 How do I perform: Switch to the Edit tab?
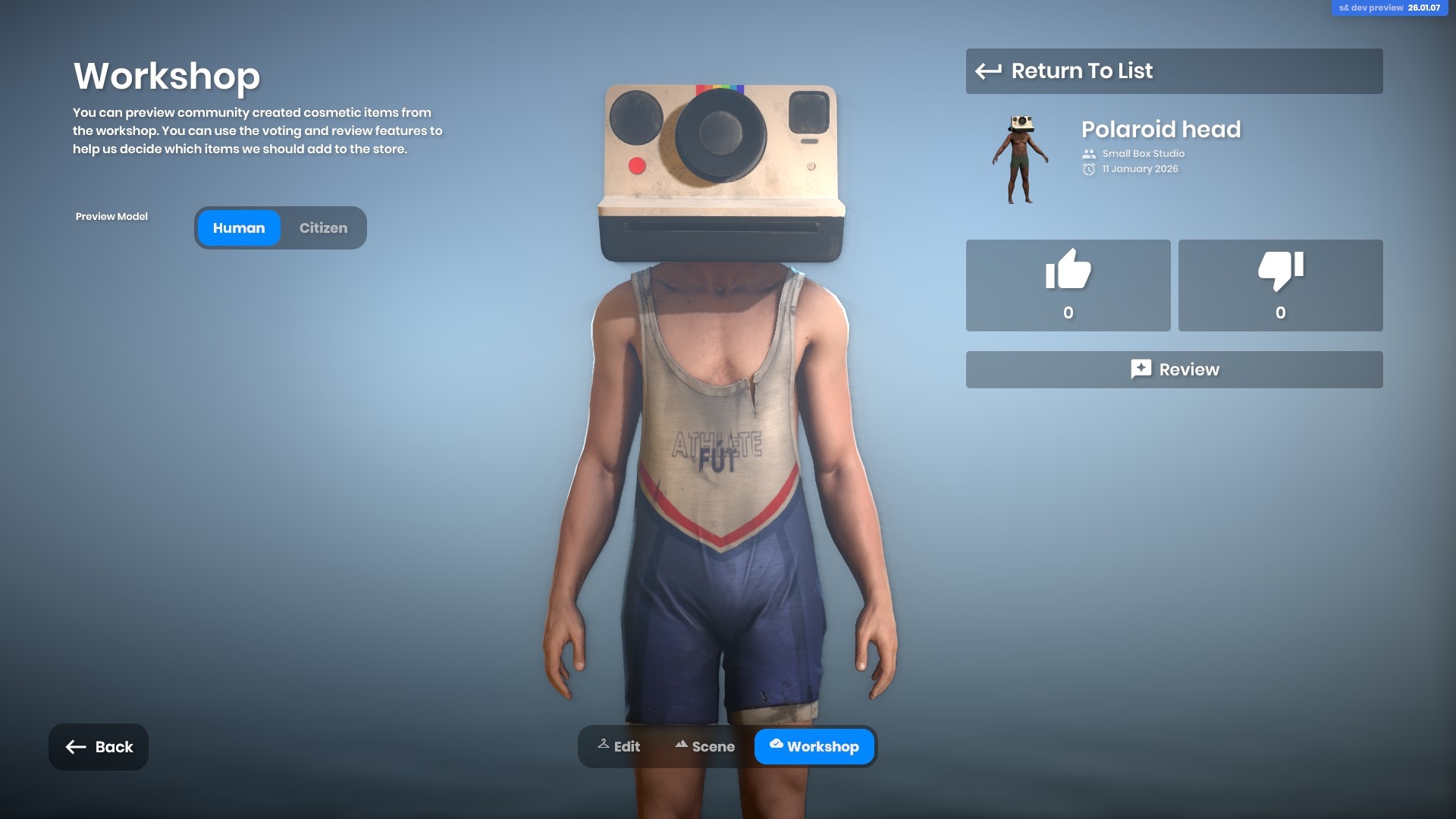coord(619,747)
